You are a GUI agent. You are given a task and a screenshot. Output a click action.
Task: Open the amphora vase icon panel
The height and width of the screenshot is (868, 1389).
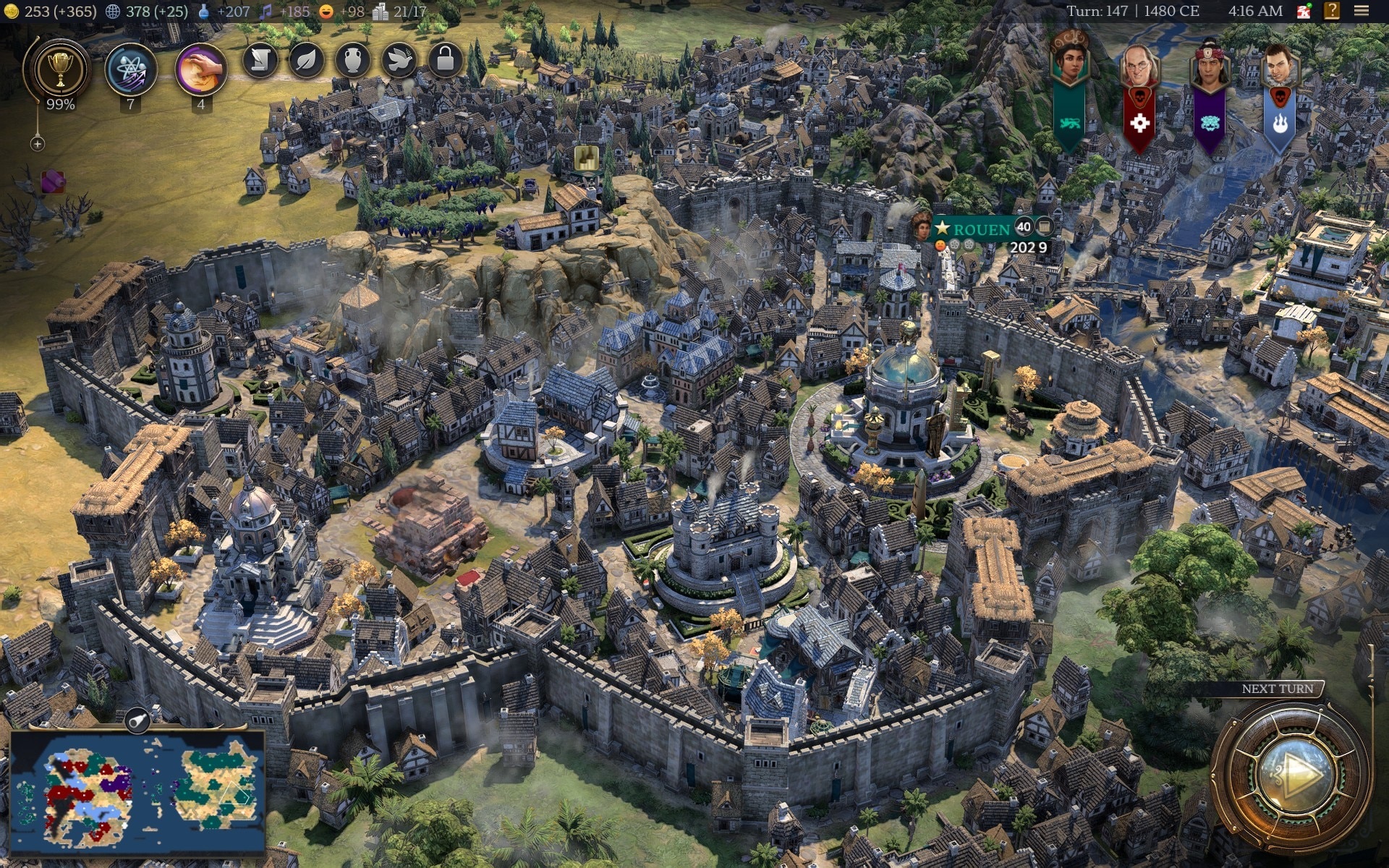pos(352,60)
